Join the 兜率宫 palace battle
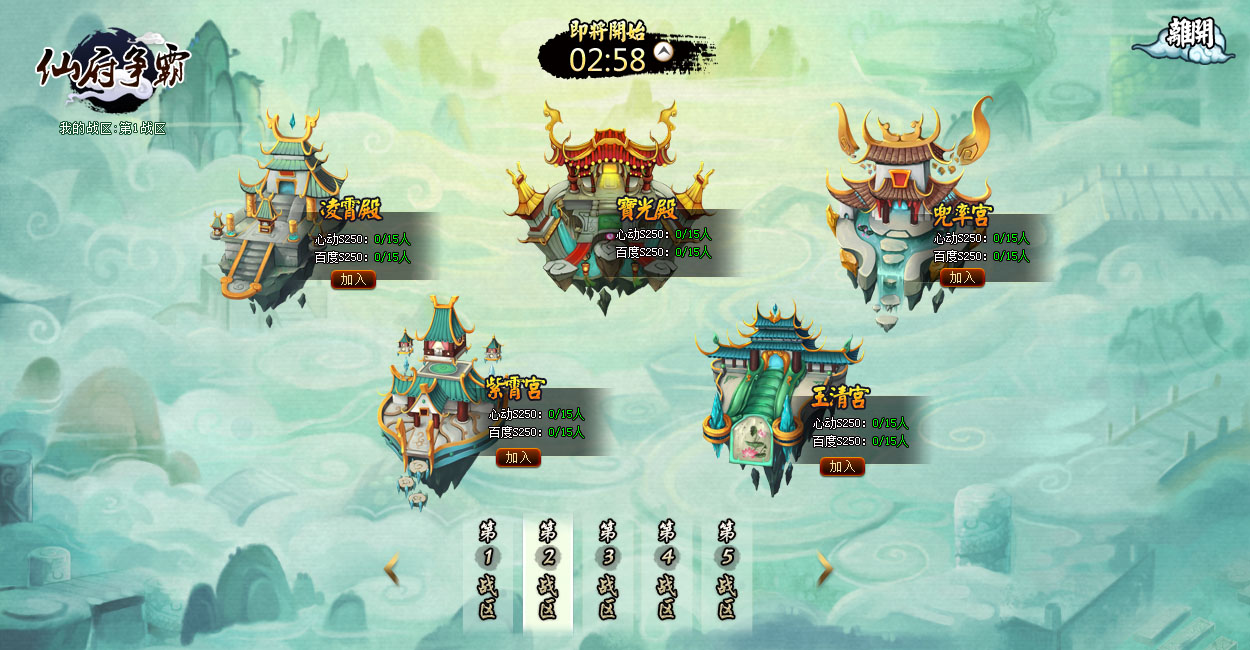The width and height of the screenshot is (1250, 650). tap(962, 278)
